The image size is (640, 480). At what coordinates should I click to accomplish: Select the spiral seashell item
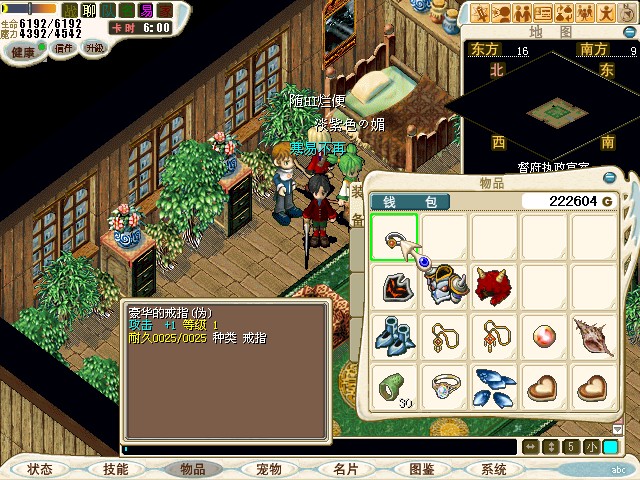pos(594,337)
